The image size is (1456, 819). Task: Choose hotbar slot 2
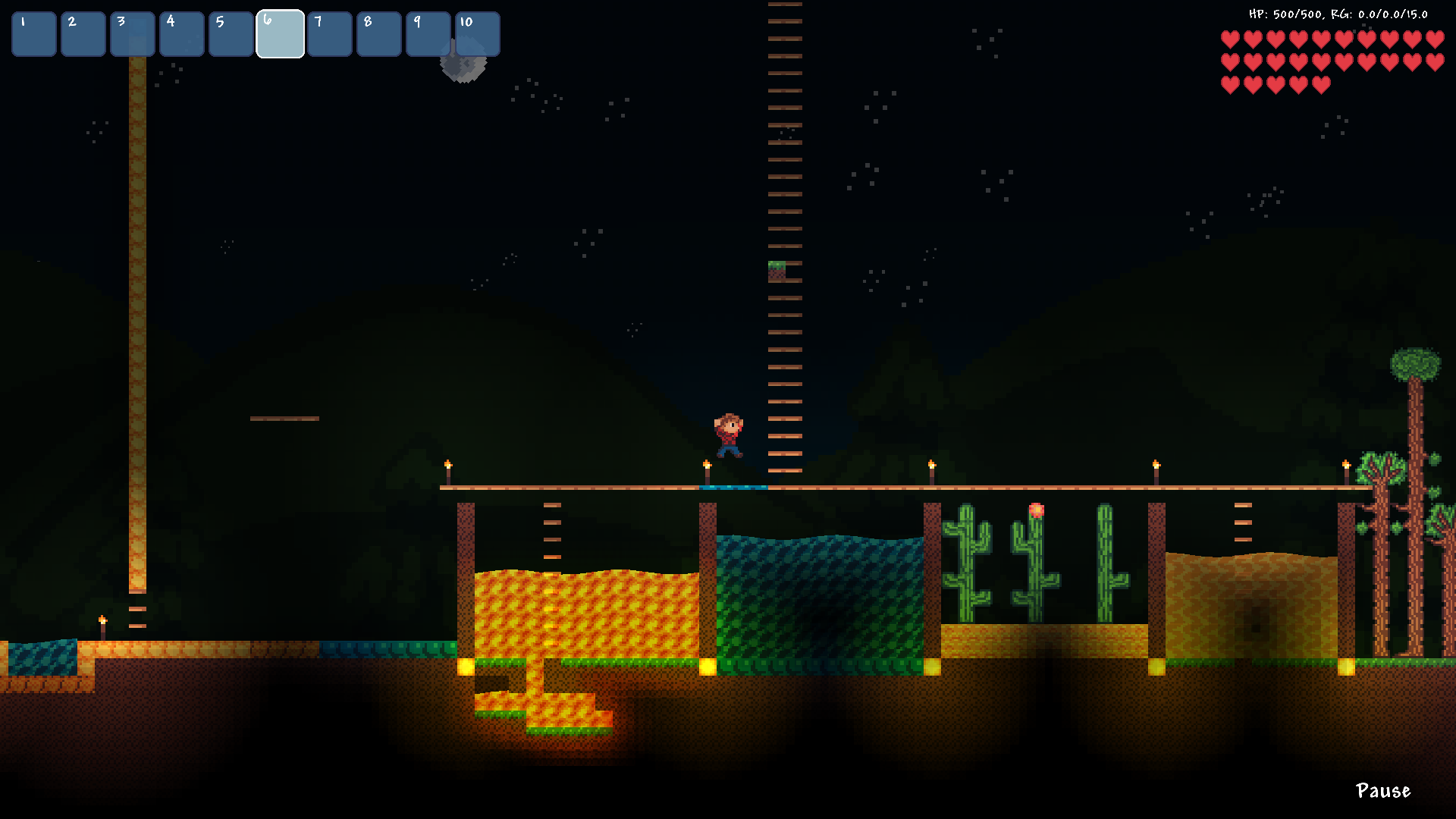[x=83, y=34]
